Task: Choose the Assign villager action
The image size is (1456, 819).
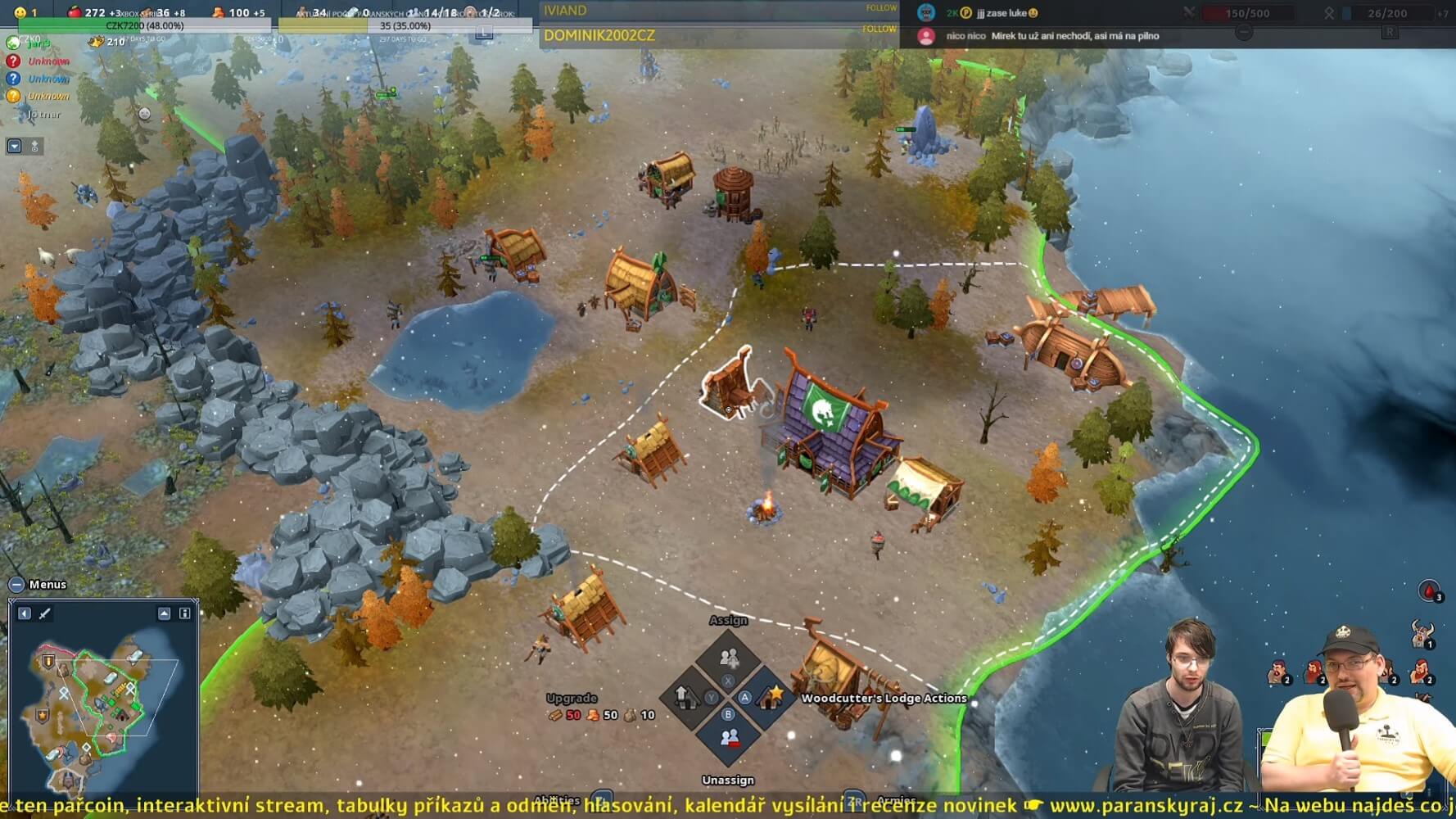Action: point(728,658)
